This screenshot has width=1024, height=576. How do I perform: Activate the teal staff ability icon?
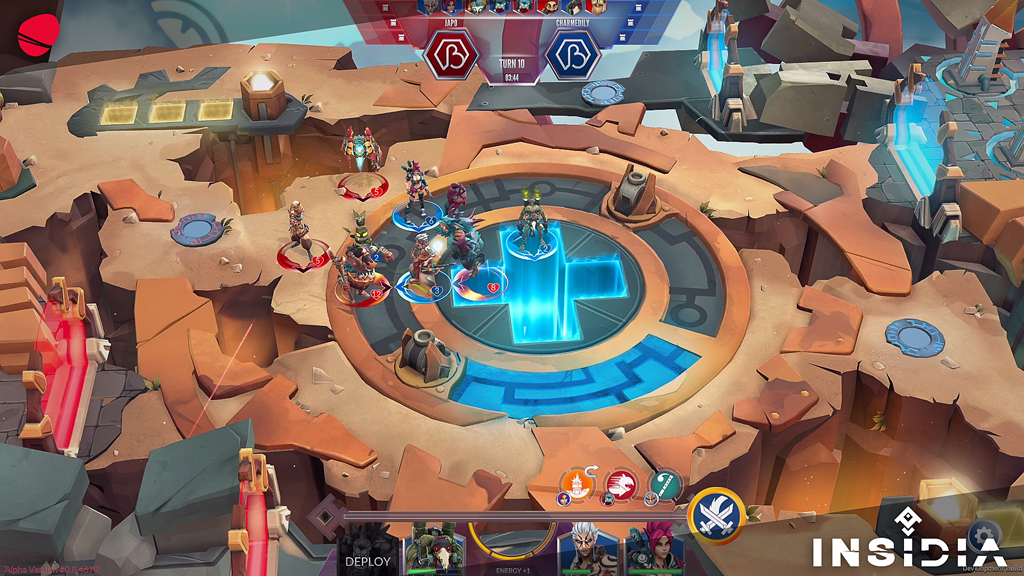(x=665, y=485)
